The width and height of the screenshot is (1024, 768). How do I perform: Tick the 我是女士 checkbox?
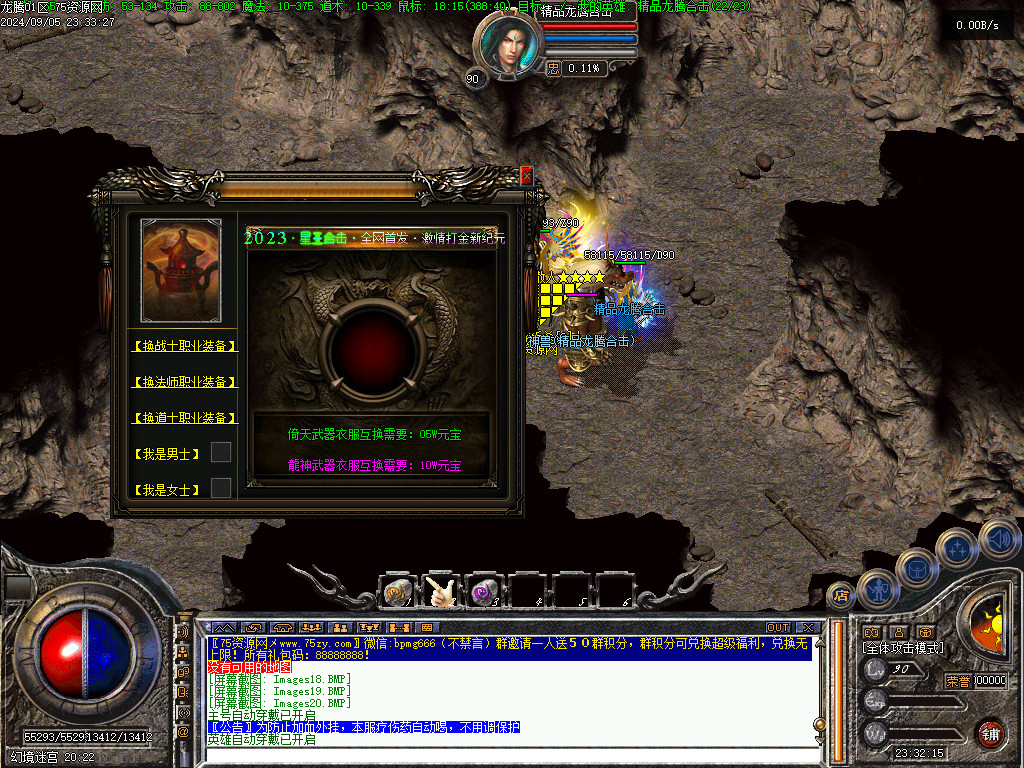(x=221, y=488)
